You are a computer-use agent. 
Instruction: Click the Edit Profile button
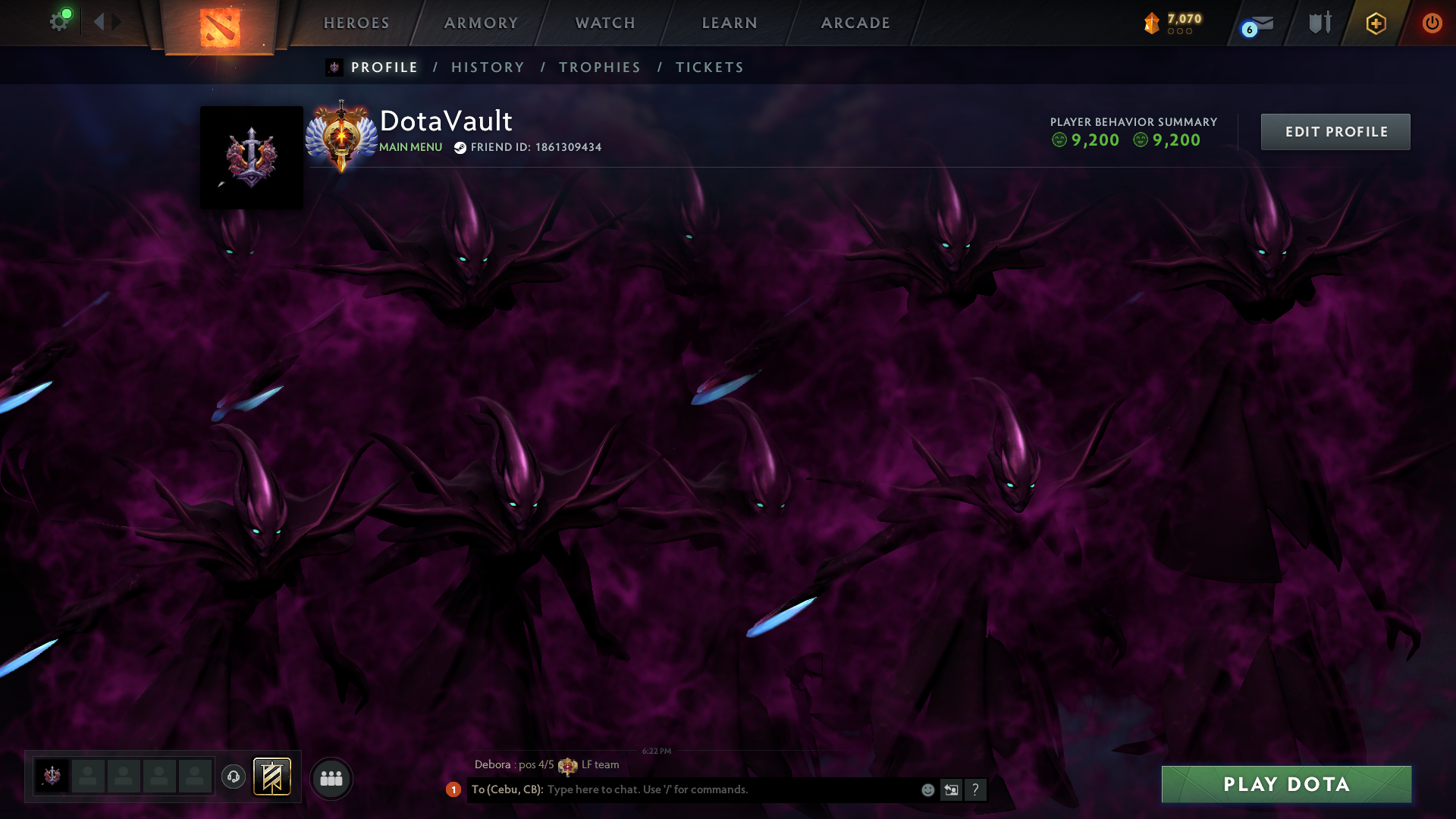pyautogui.click(x=1335, y=132)
